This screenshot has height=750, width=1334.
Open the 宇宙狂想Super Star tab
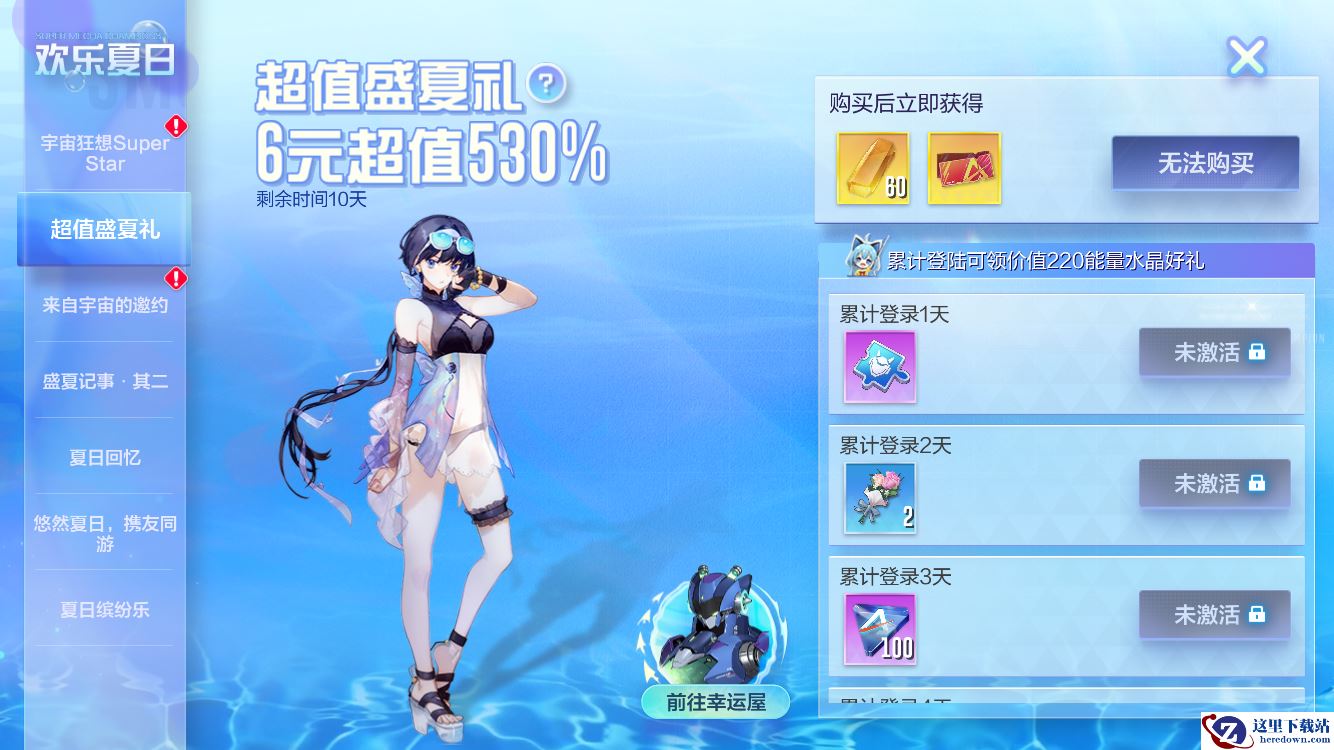[x=104, y=153]
